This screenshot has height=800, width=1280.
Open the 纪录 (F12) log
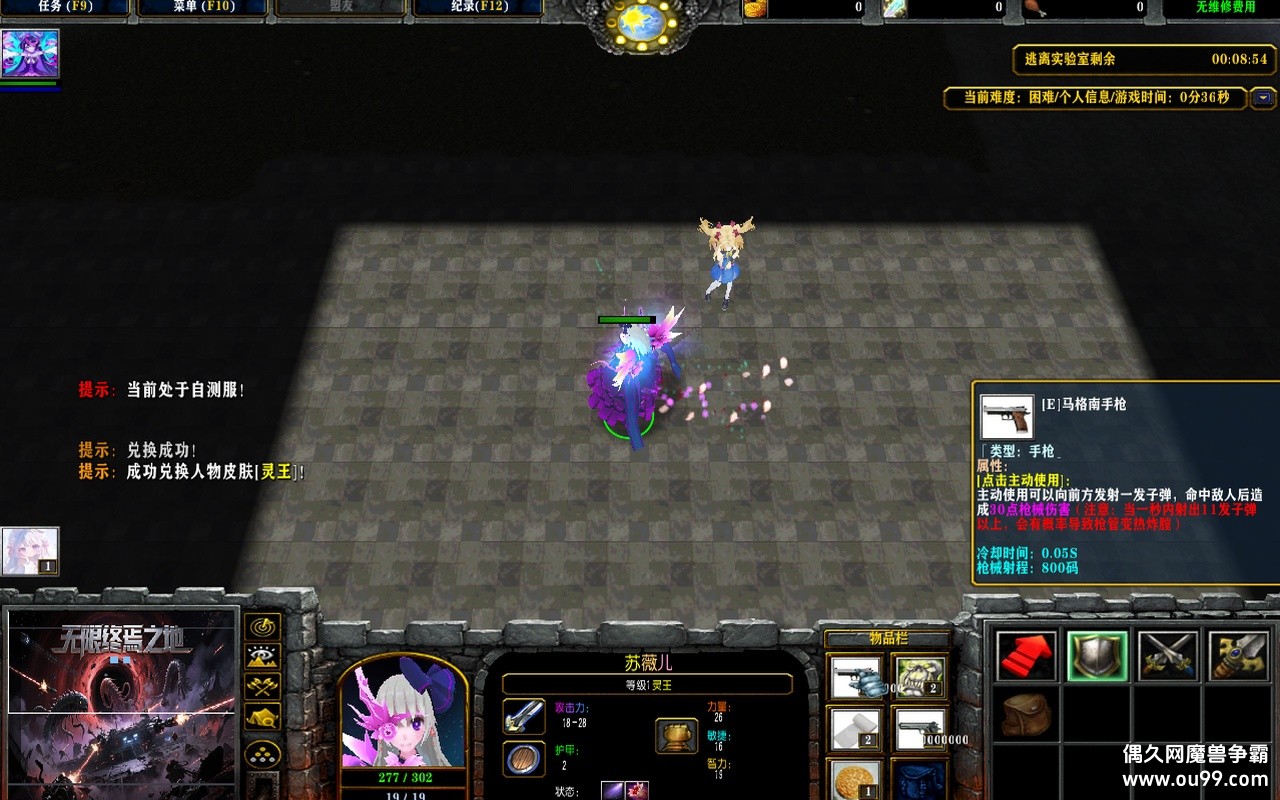(x=477, y=8)
